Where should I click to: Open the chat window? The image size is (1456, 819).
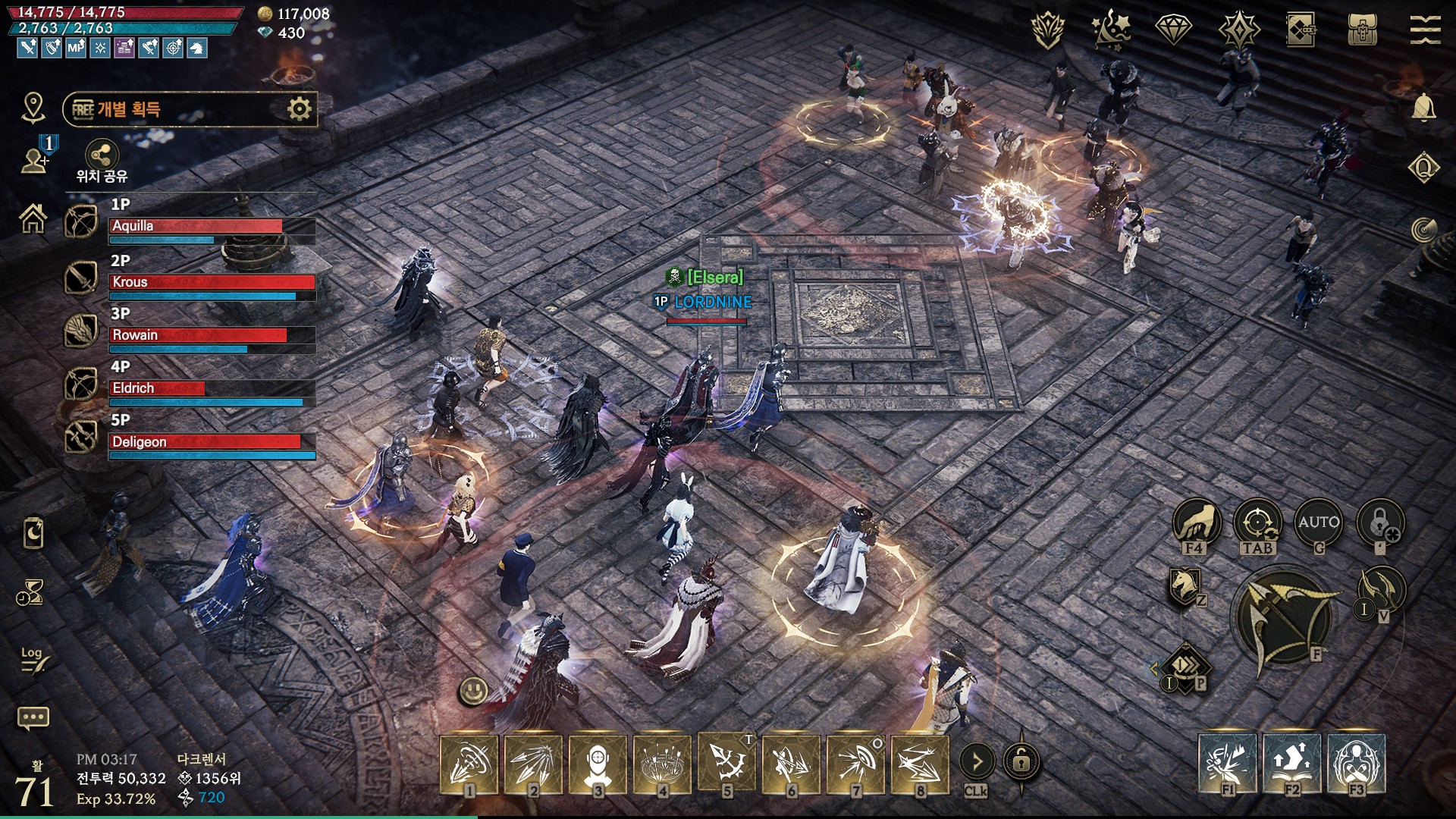[33, 717]
